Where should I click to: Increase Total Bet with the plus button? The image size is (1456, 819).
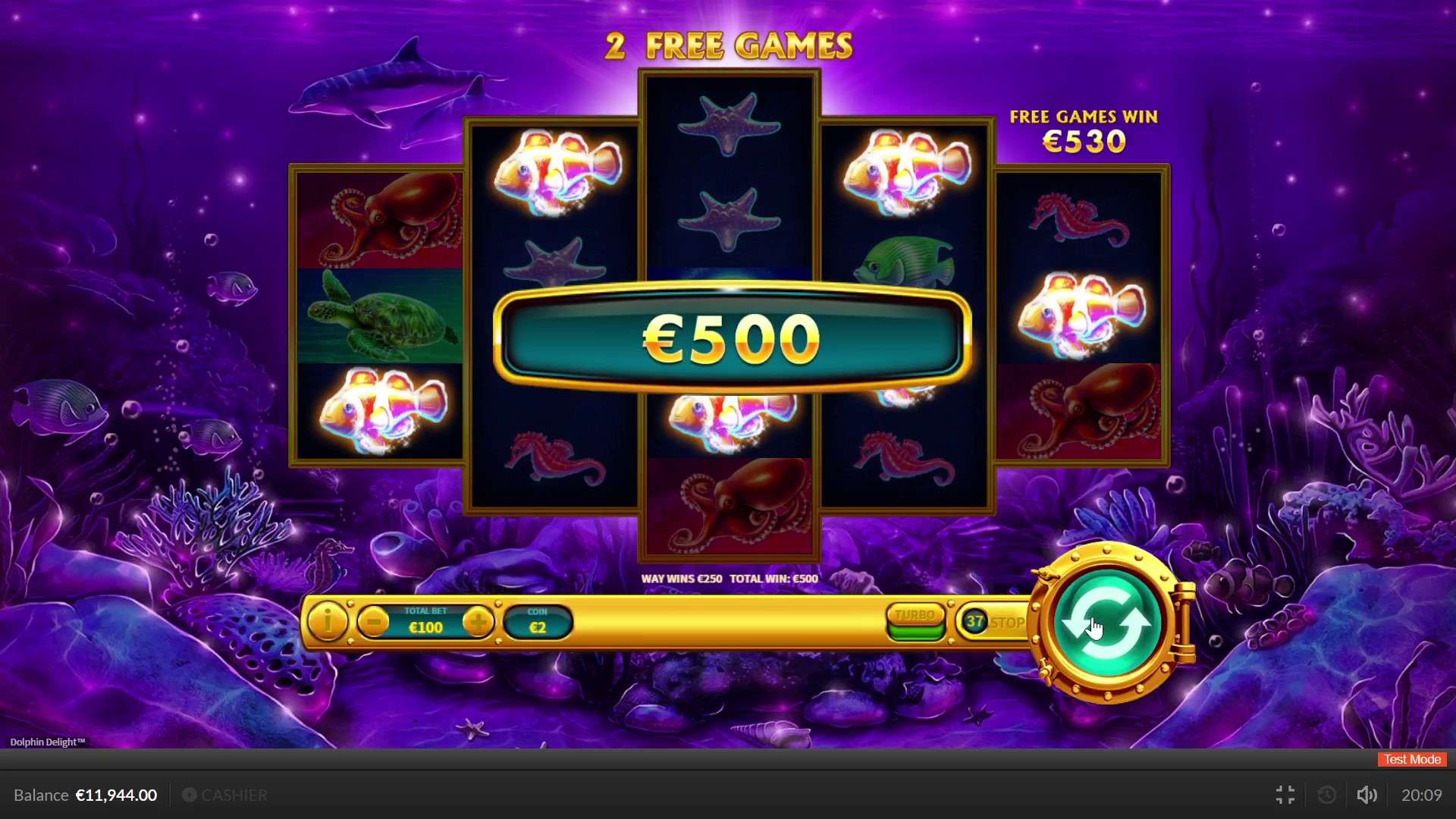pyautogui.click(x=478, y=622)
